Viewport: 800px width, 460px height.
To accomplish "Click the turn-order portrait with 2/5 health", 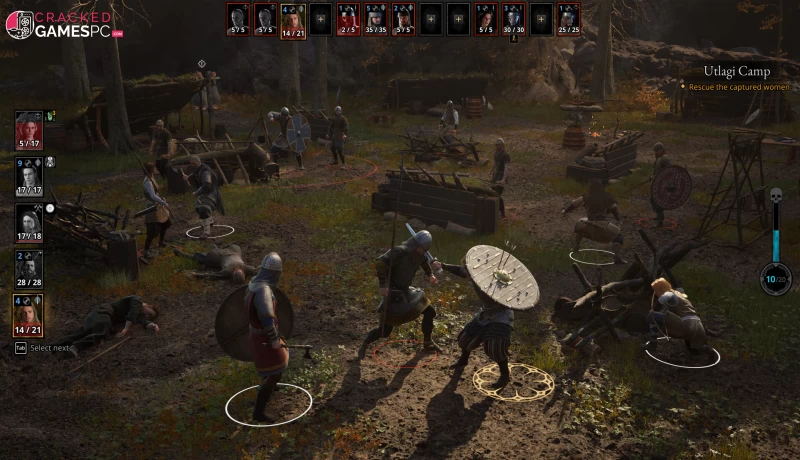I will click(x=347, y=18).
